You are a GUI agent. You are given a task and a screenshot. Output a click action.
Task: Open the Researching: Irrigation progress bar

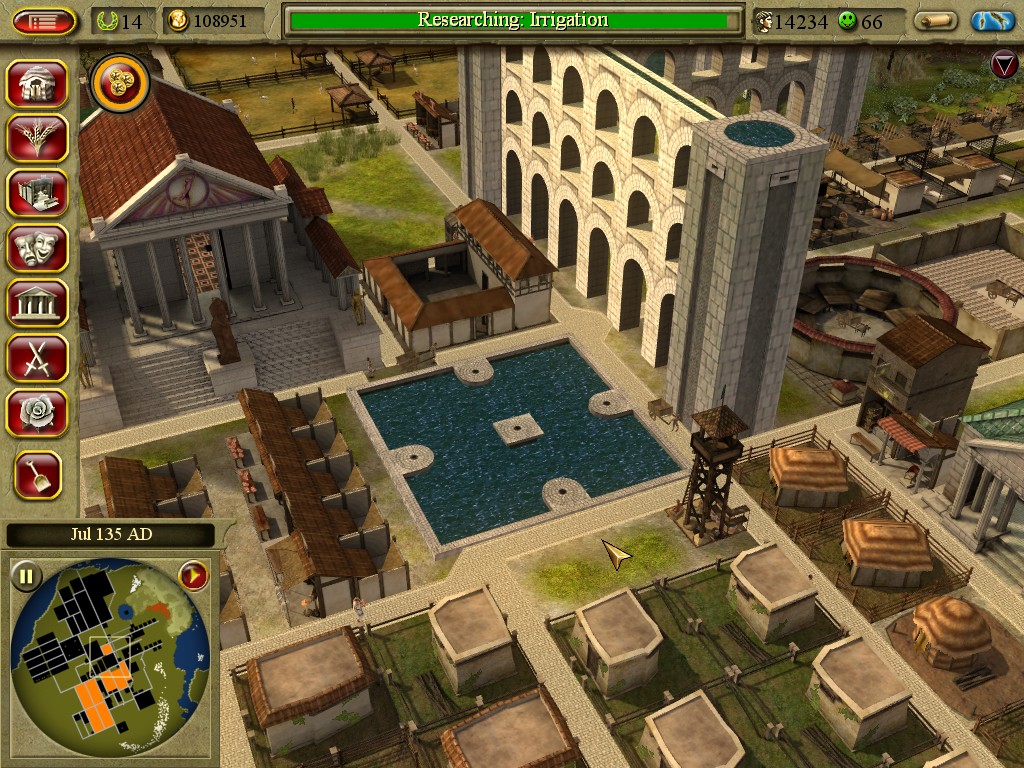click(x=512, y=21)
